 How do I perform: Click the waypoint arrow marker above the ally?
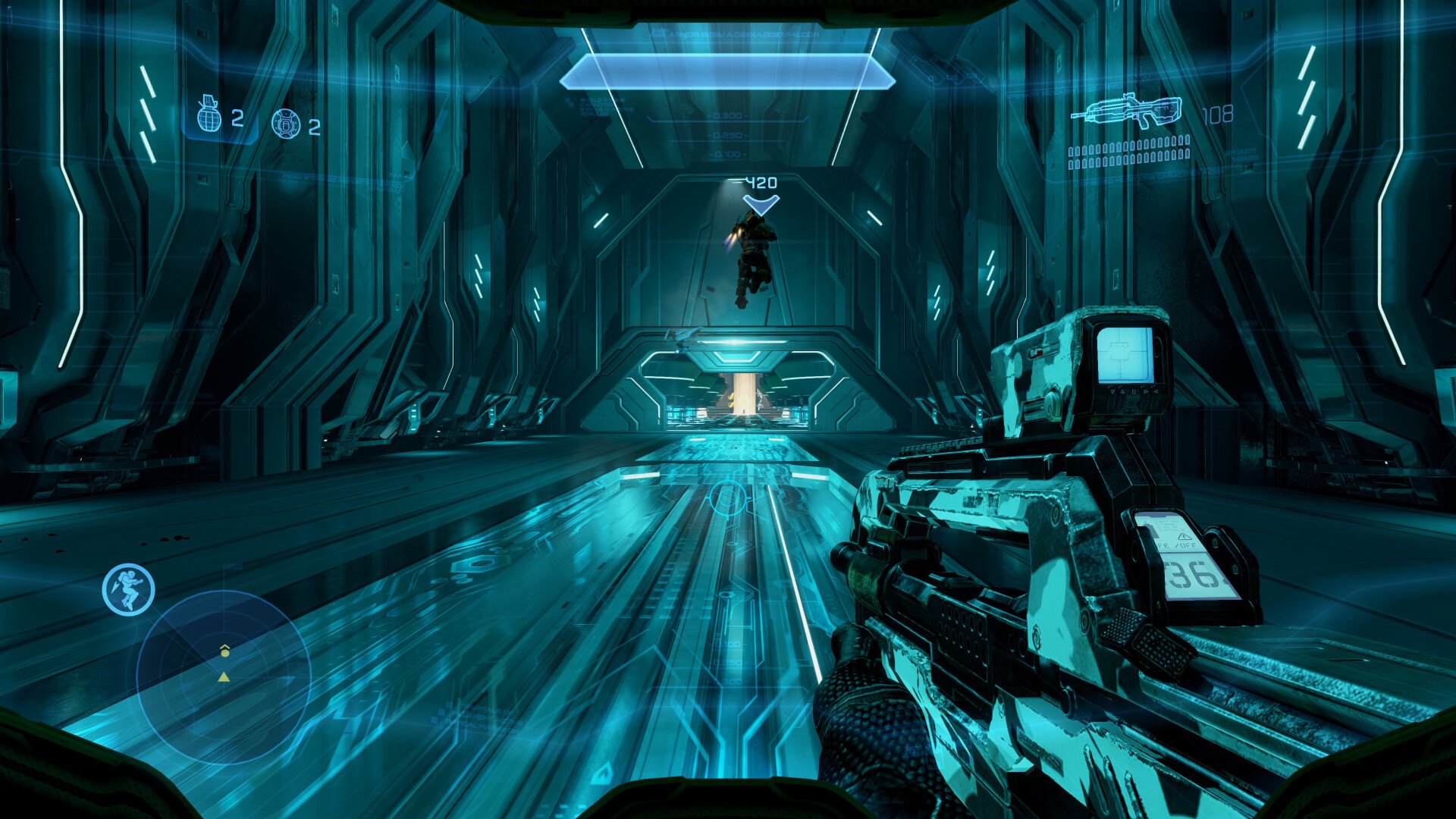761,203
